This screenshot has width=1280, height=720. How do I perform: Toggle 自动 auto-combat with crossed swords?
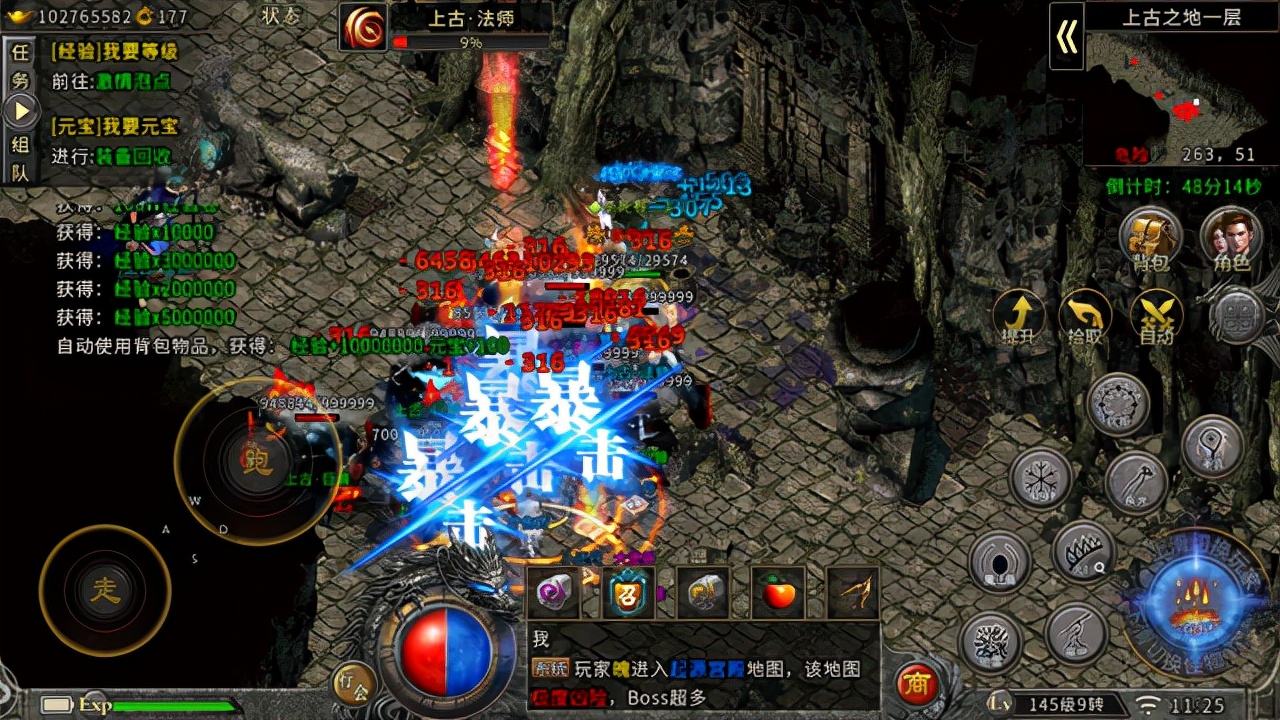pyautogui.click(x=1156, y=315)
